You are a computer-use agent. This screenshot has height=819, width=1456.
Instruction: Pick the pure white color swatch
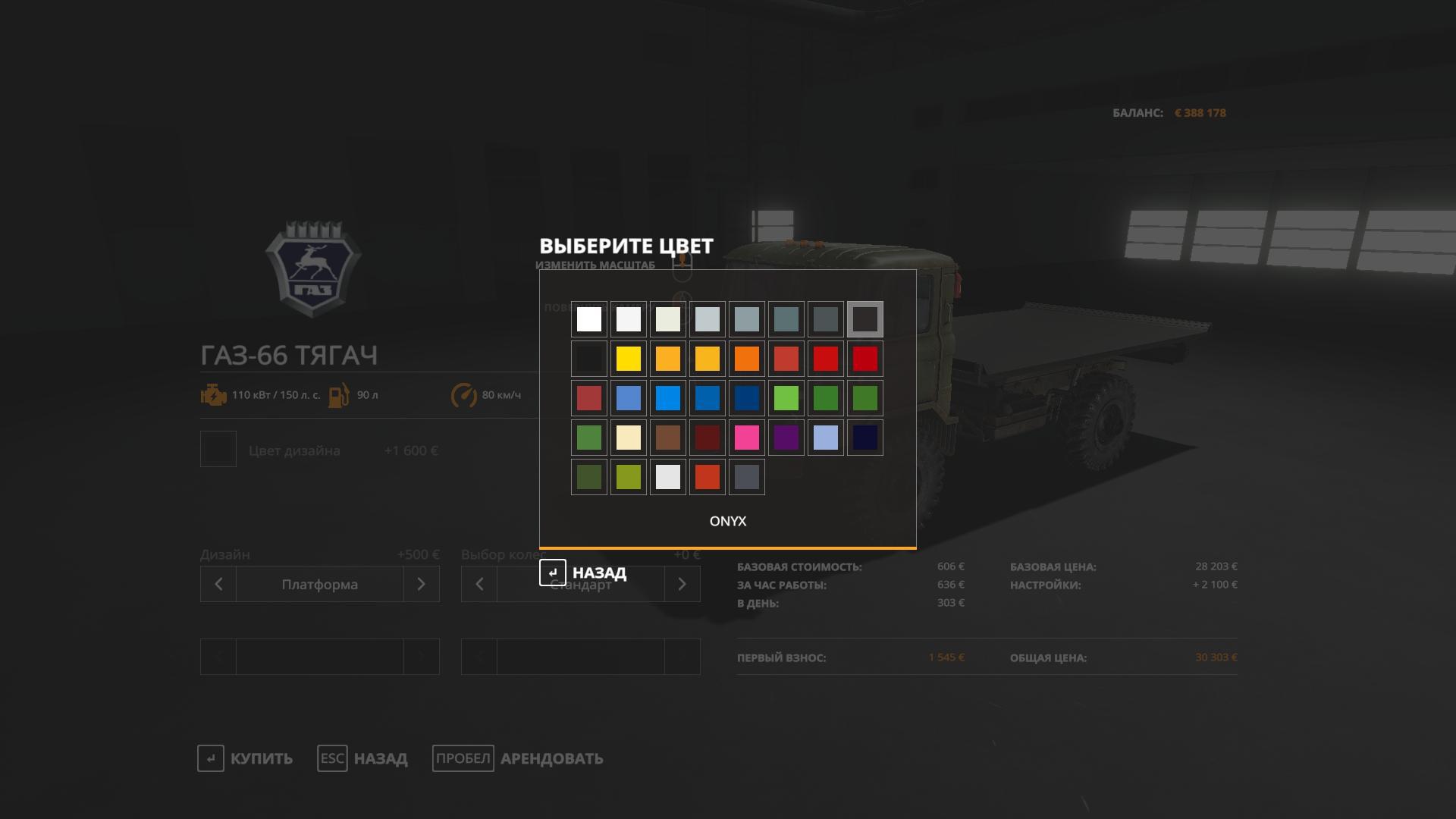tap(589, 319)
